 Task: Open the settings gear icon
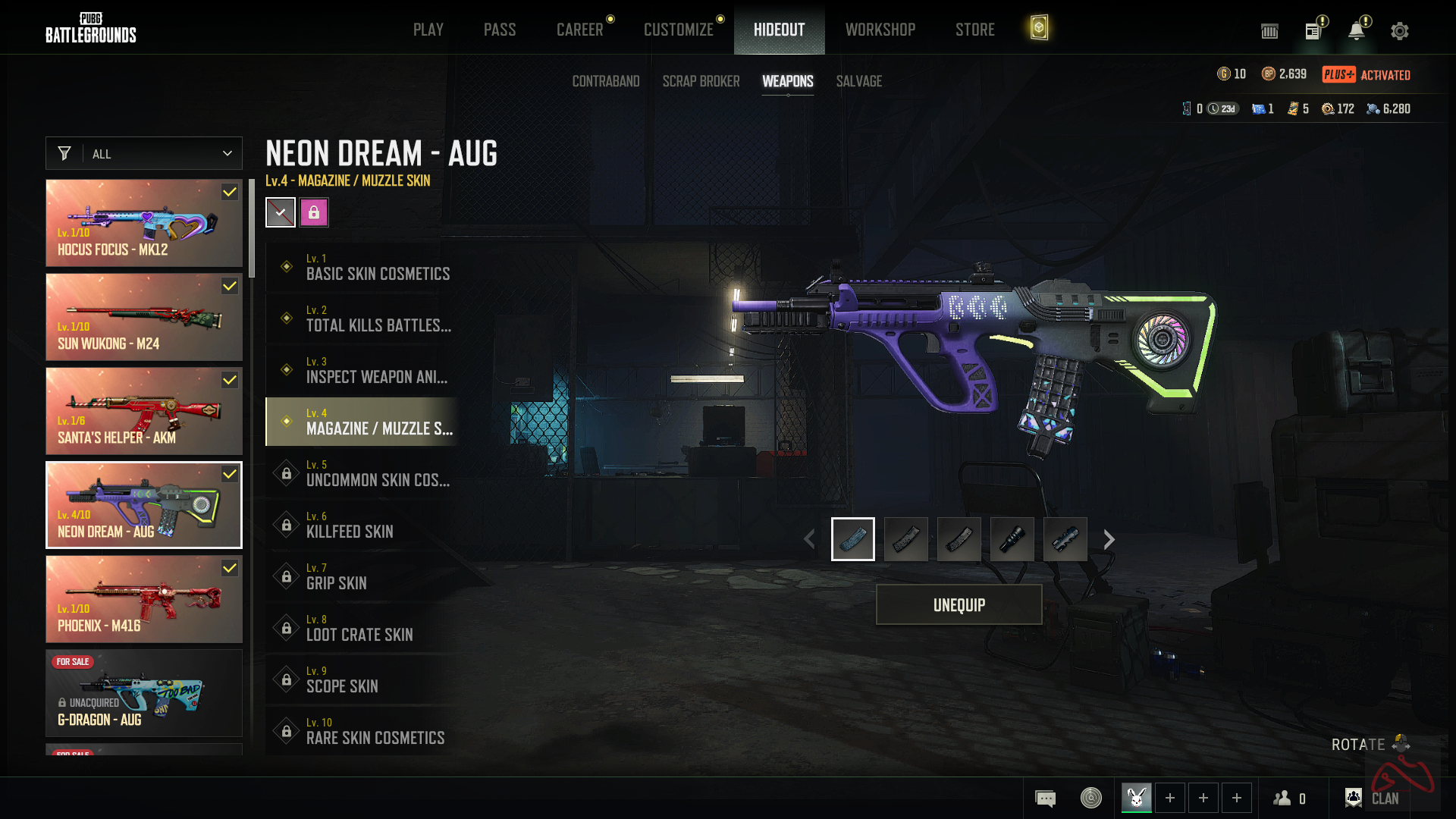click(1399, 31)
